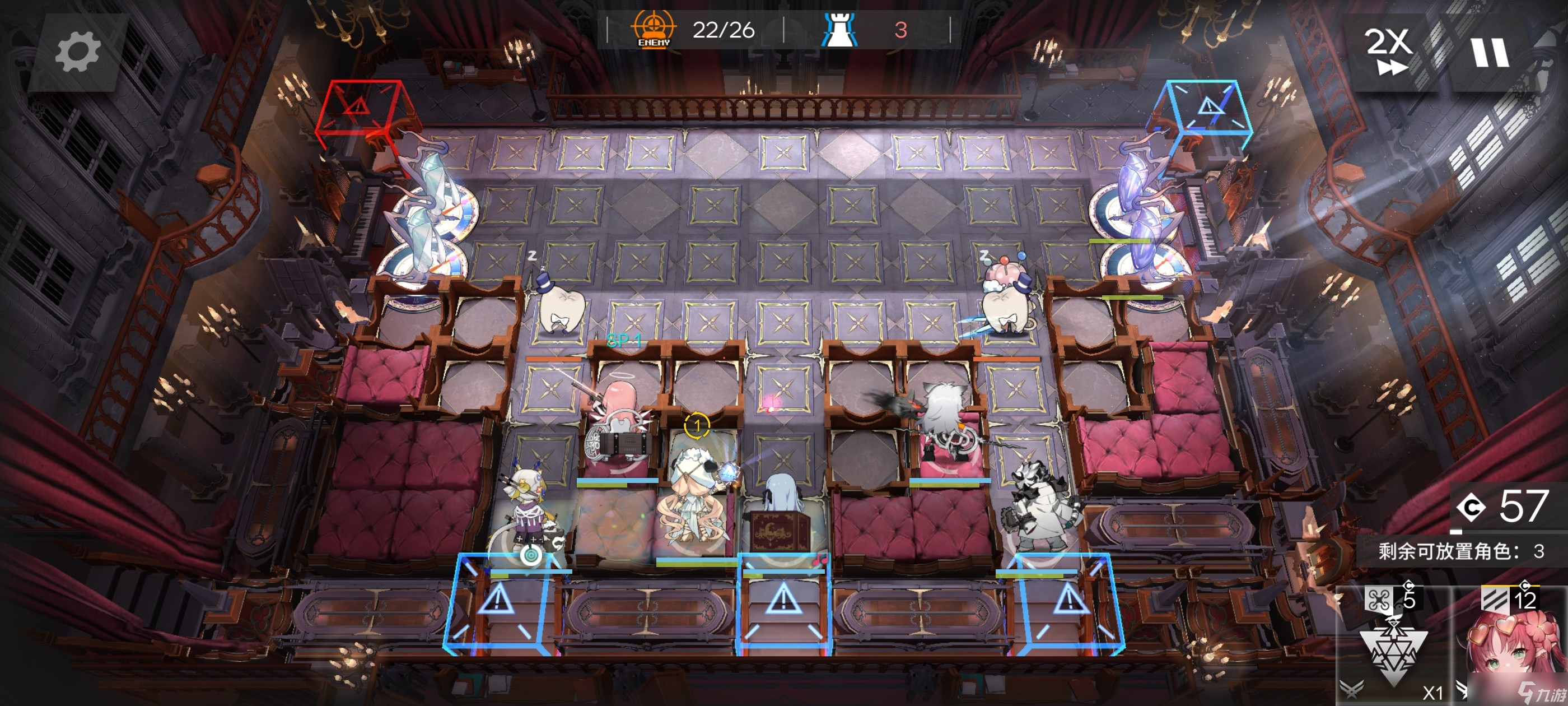This screenshot has width=1568, height=706.
Task: Pause the battle
Action: (x=1490, y=52)
